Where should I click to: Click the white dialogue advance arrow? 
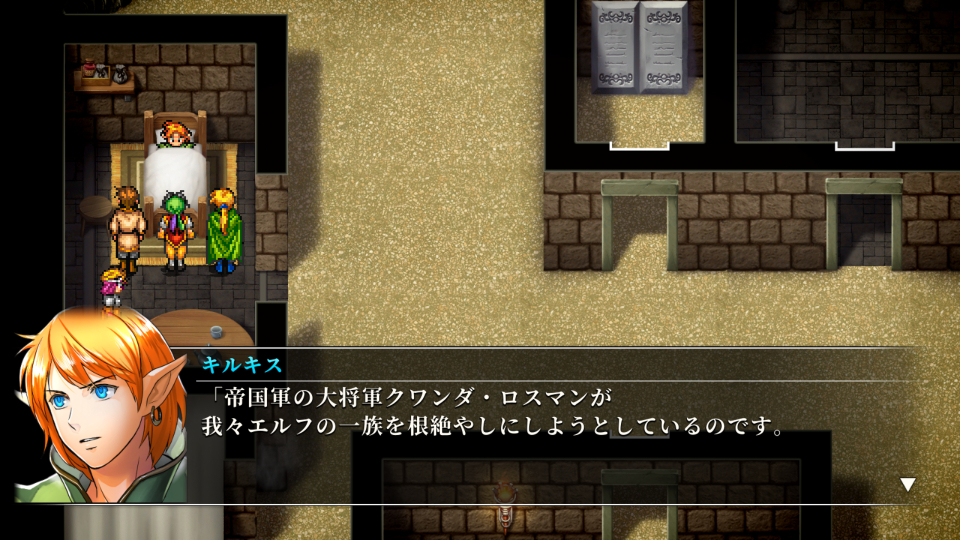(x=907, y=485)
